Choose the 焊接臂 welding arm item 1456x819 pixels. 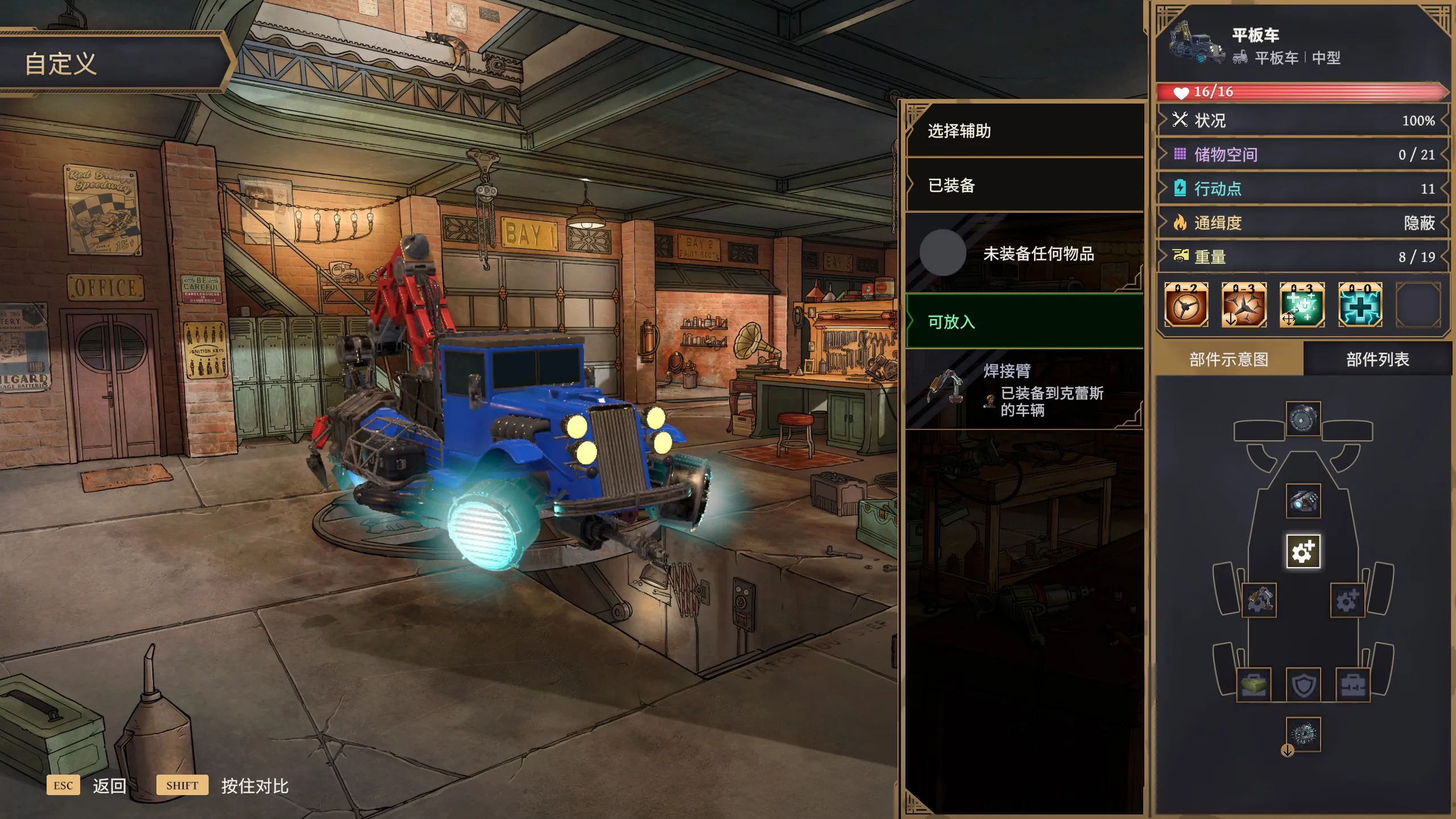pyautogui.click(x=1024, y=390)
